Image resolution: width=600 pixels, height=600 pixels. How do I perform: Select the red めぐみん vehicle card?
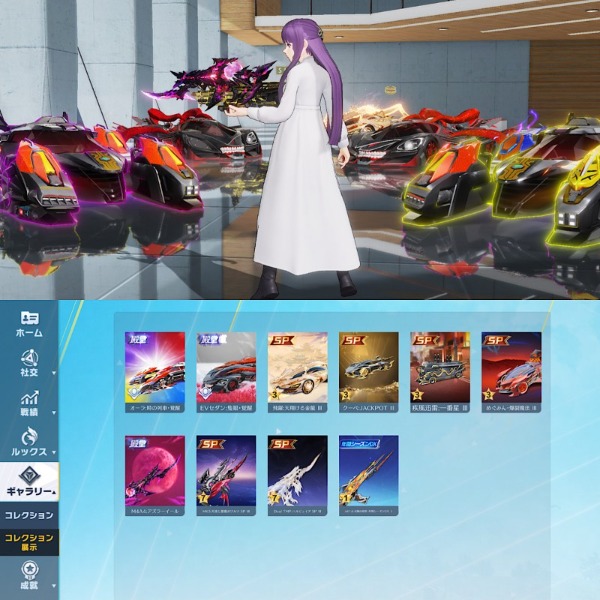[x=511, y=370]
